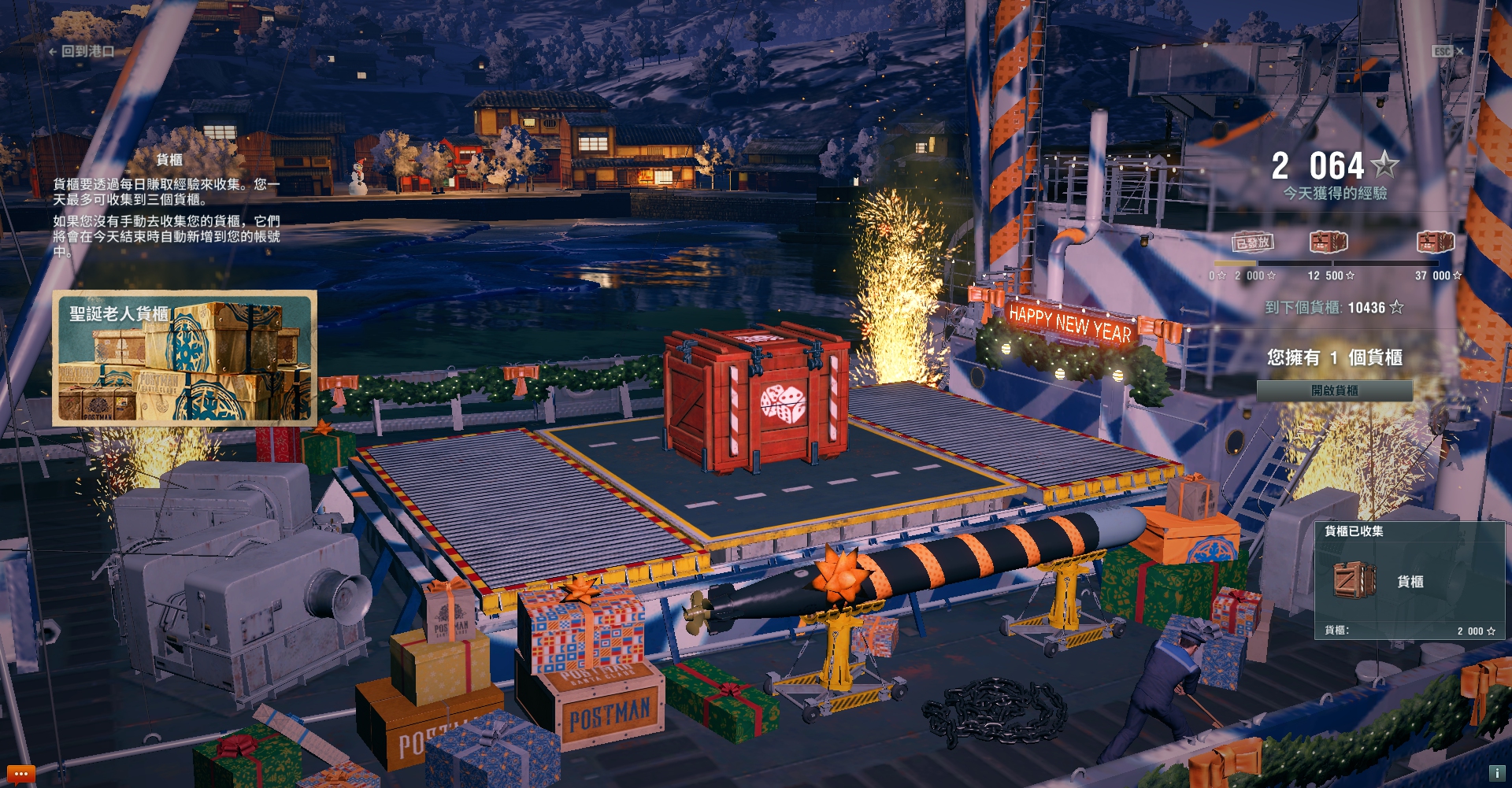
Task: Open the container with 開啟貨櫃
Action: click(1334, 390)
